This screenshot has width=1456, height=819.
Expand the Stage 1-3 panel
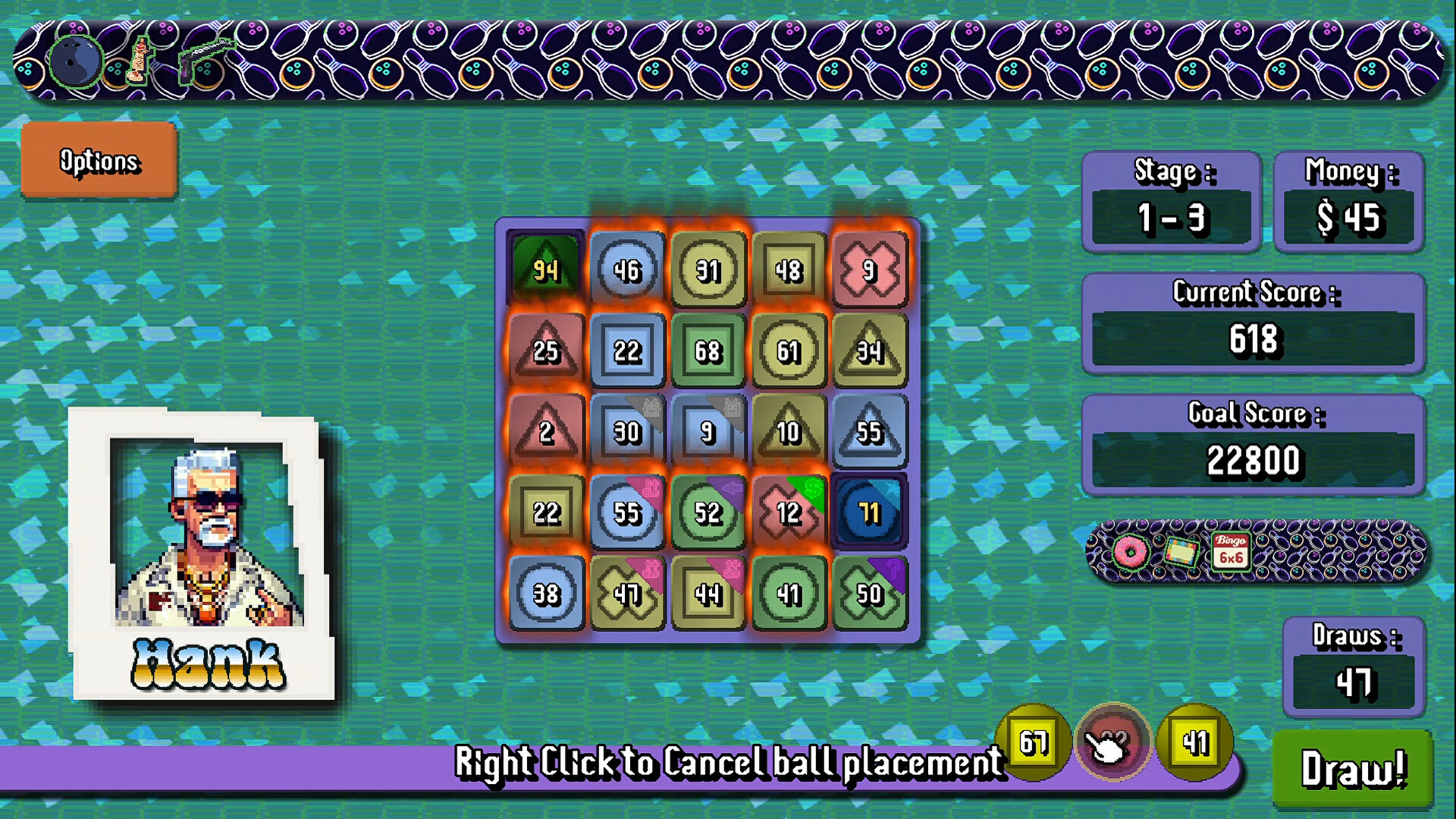(1171, 201)
